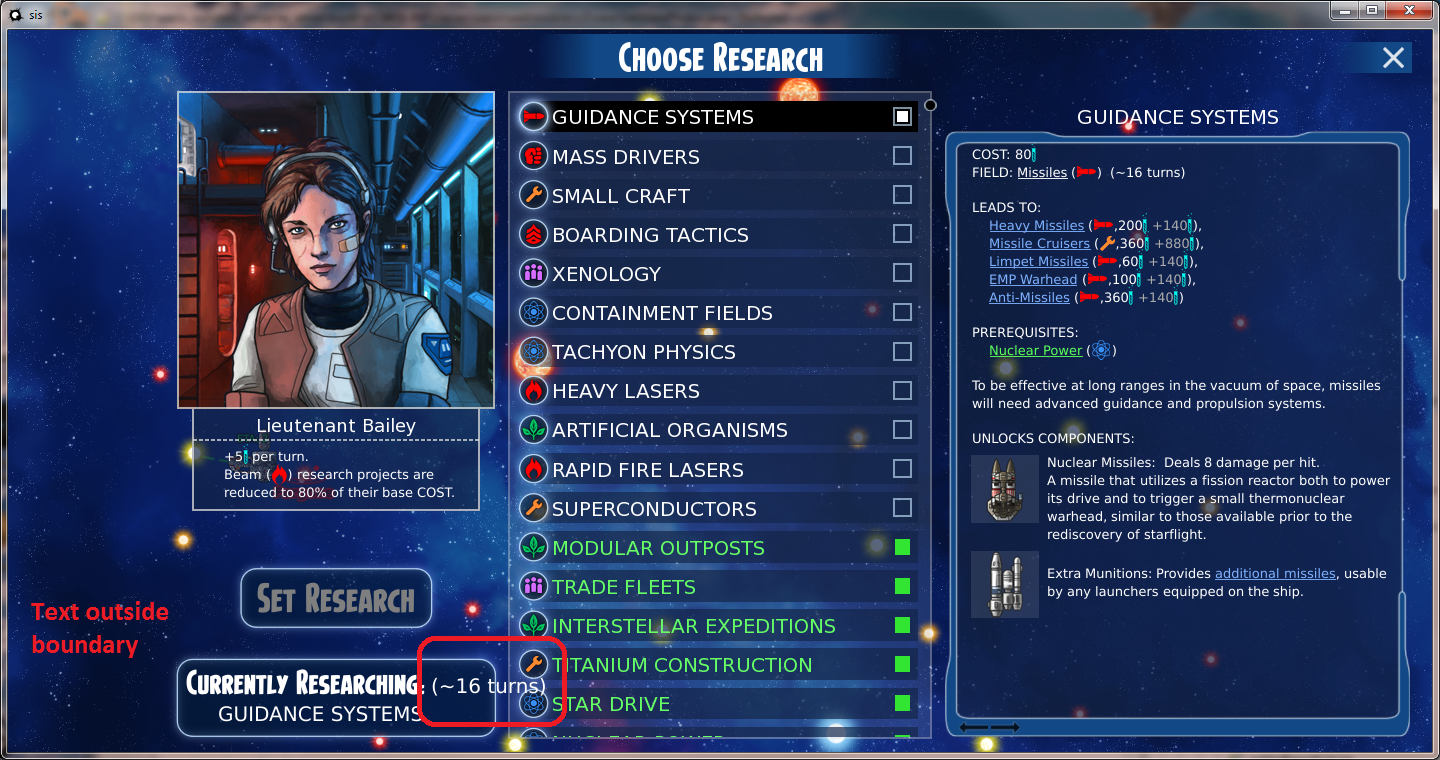This screenshot has height=760, width=1440.
Task: Open the additional missiles link
Action: pos(1274,574)
